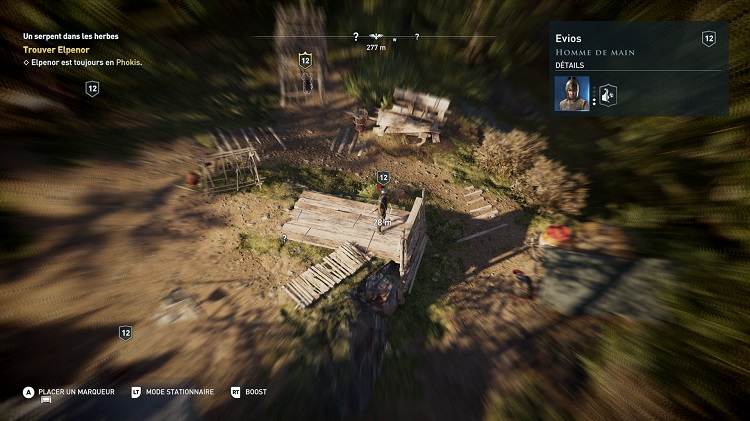Click the eagle marker on the compass
Screen dimensions: 750x421
tap(376, 36)
